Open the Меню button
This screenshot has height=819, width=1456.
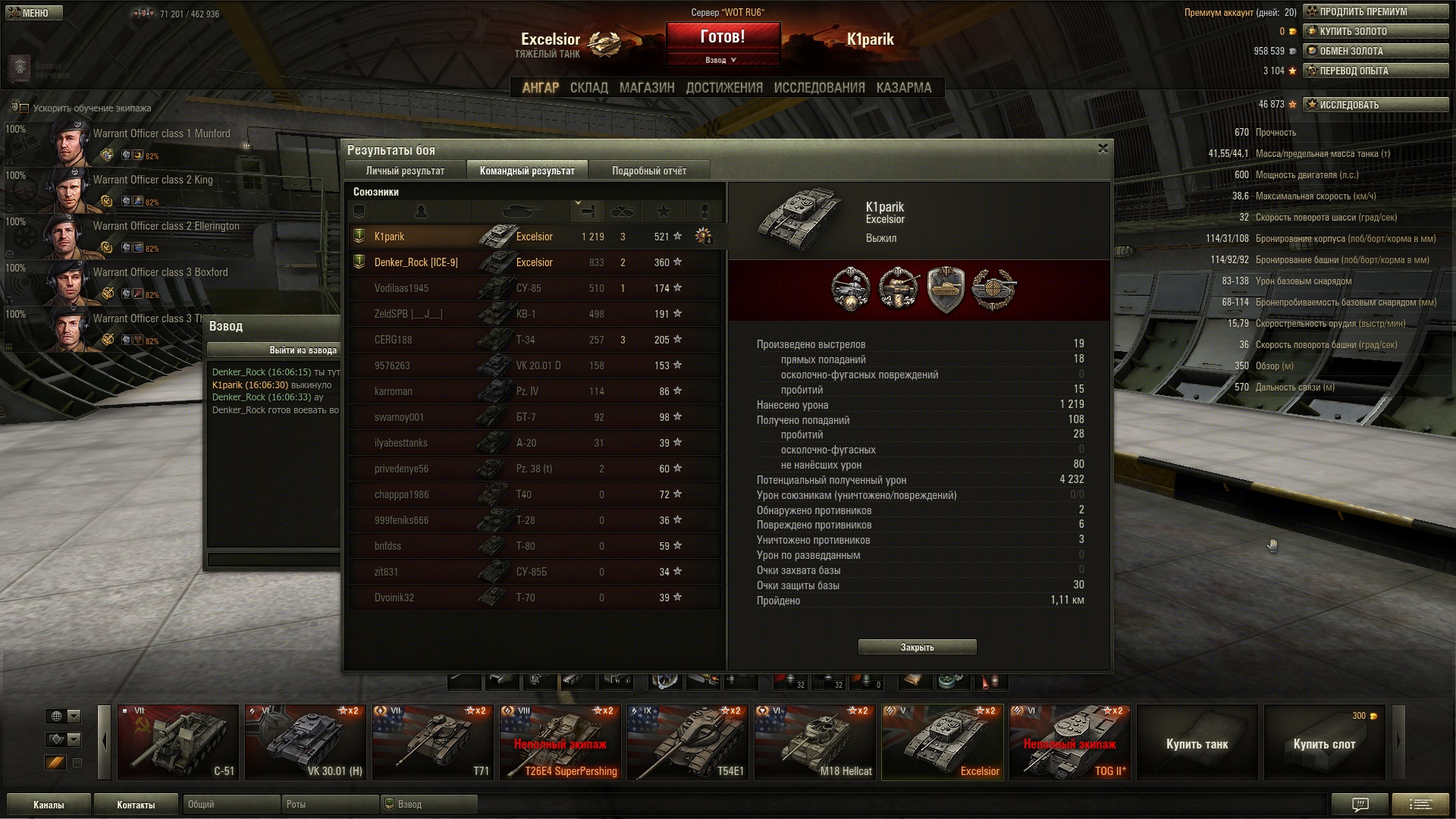tap(33, 13)
